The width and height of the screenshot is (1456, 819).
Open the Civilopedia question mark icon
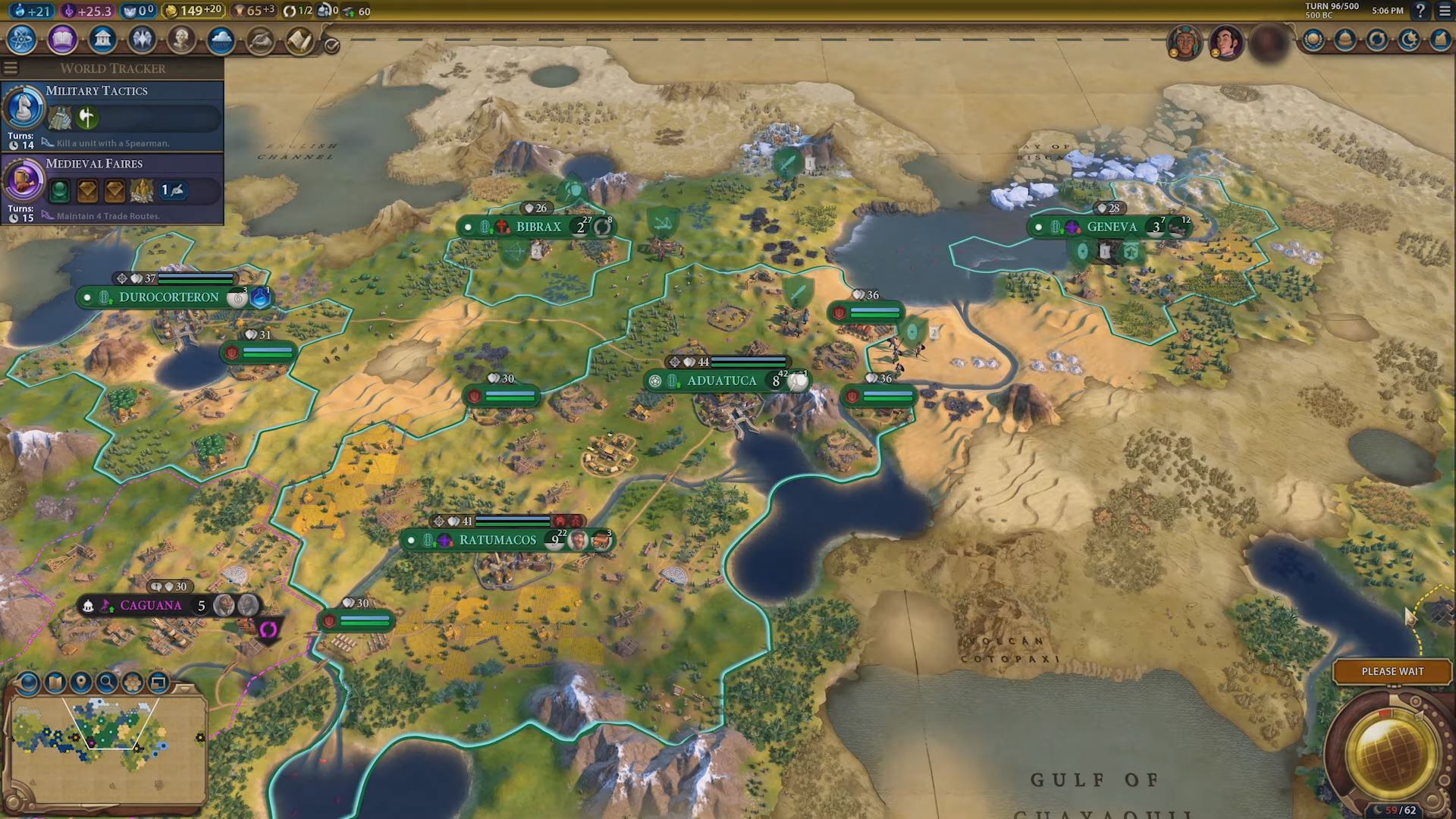1420,11
